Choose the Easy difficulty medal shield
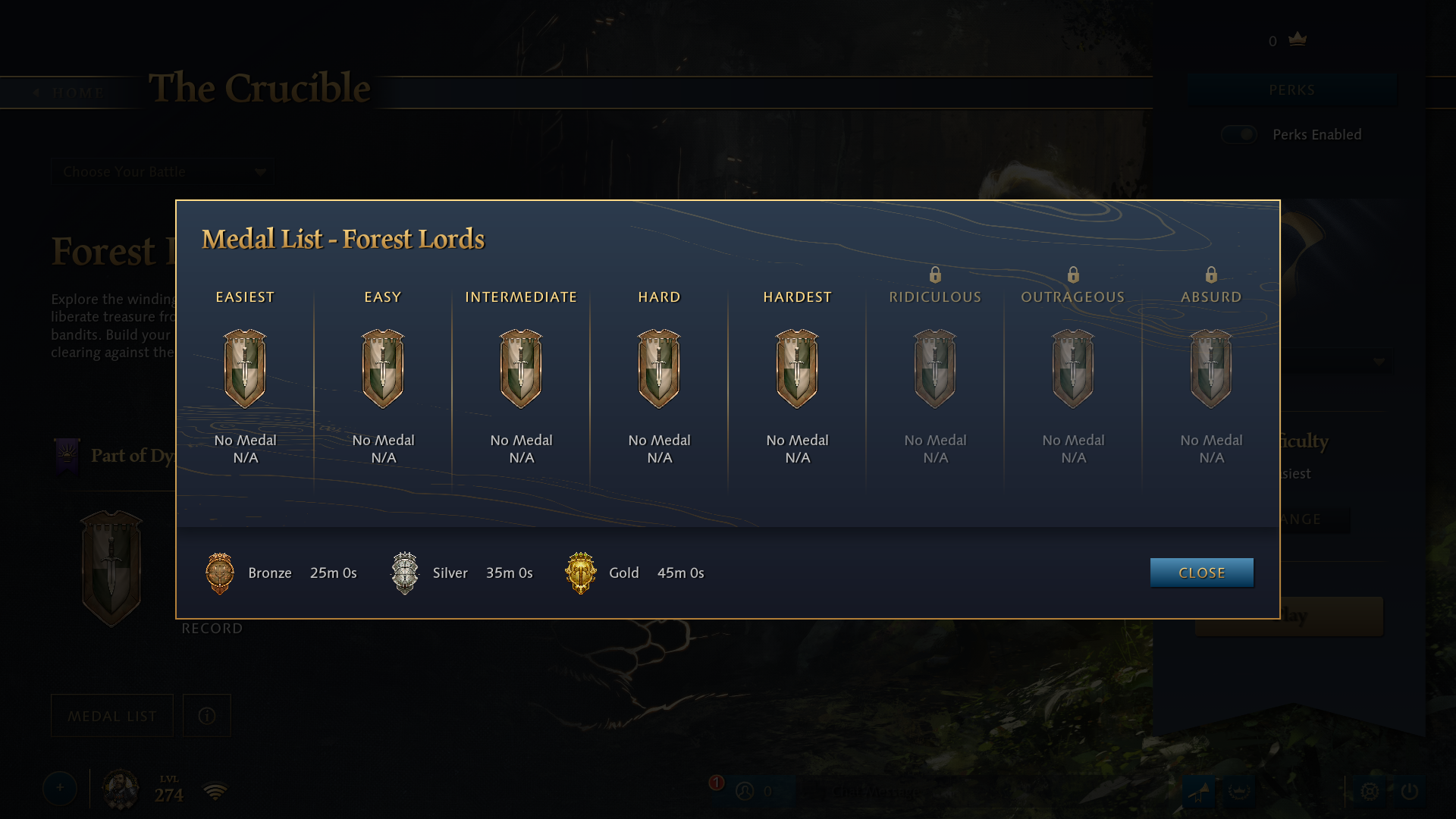 pos(383,369)
